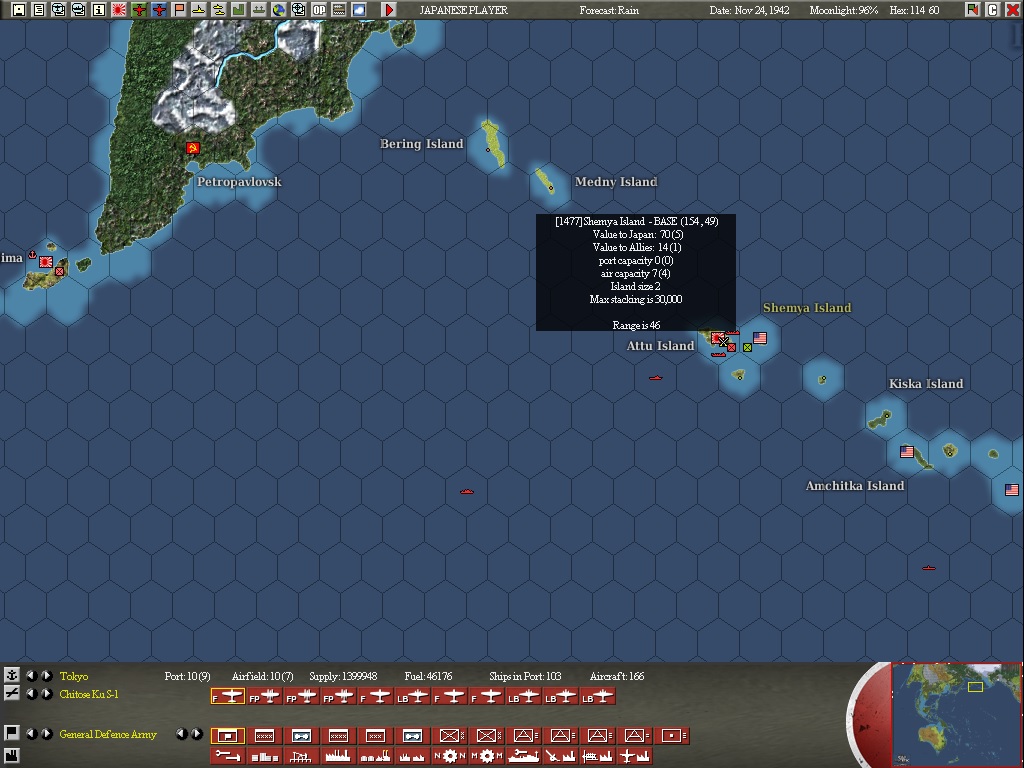1024x768 pixels.
Task: Click the black flag icon beside General Defence Army
Action: pos(12,734)
